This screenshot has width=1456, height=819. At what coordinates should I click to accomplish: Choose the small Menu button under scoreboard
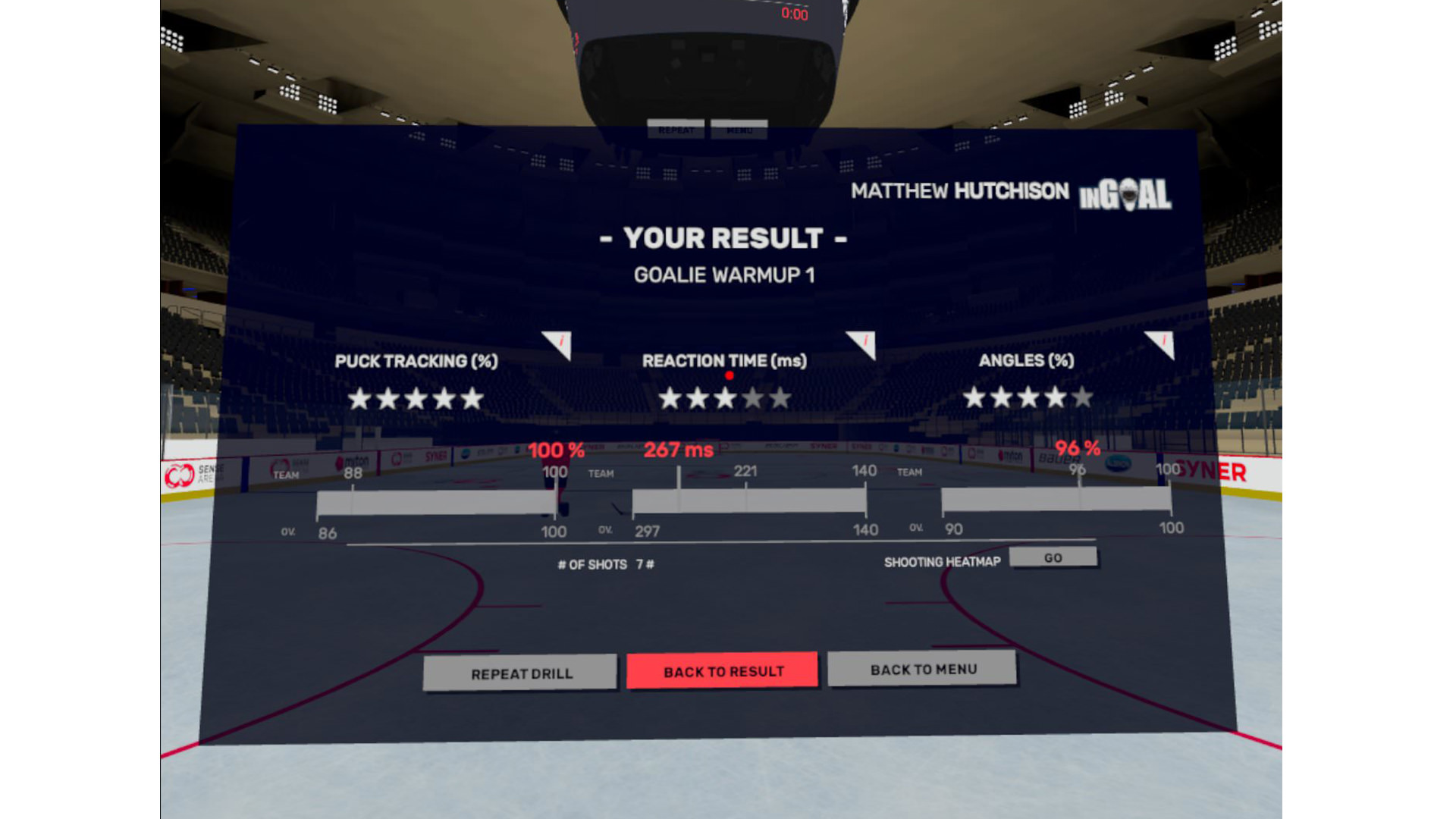click(x=739, y=130)
